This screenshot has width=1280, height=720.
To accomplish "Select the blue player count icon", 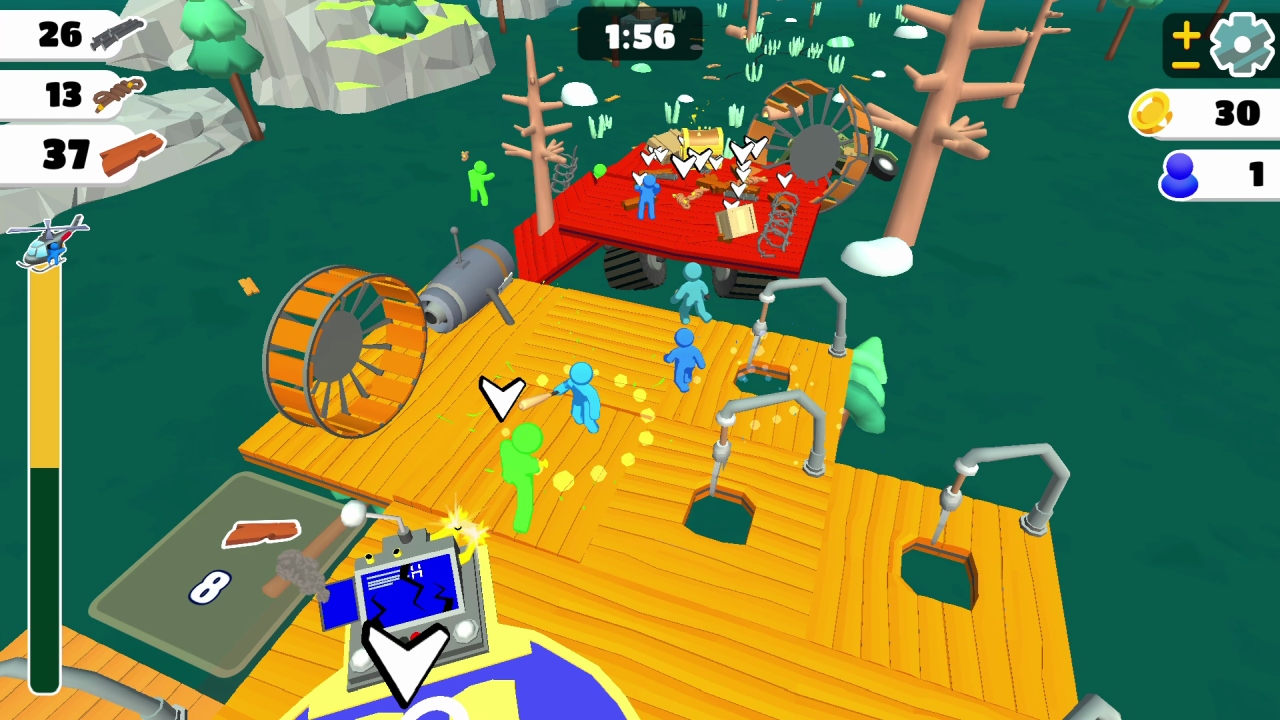I will click(x=1180, y=177).
